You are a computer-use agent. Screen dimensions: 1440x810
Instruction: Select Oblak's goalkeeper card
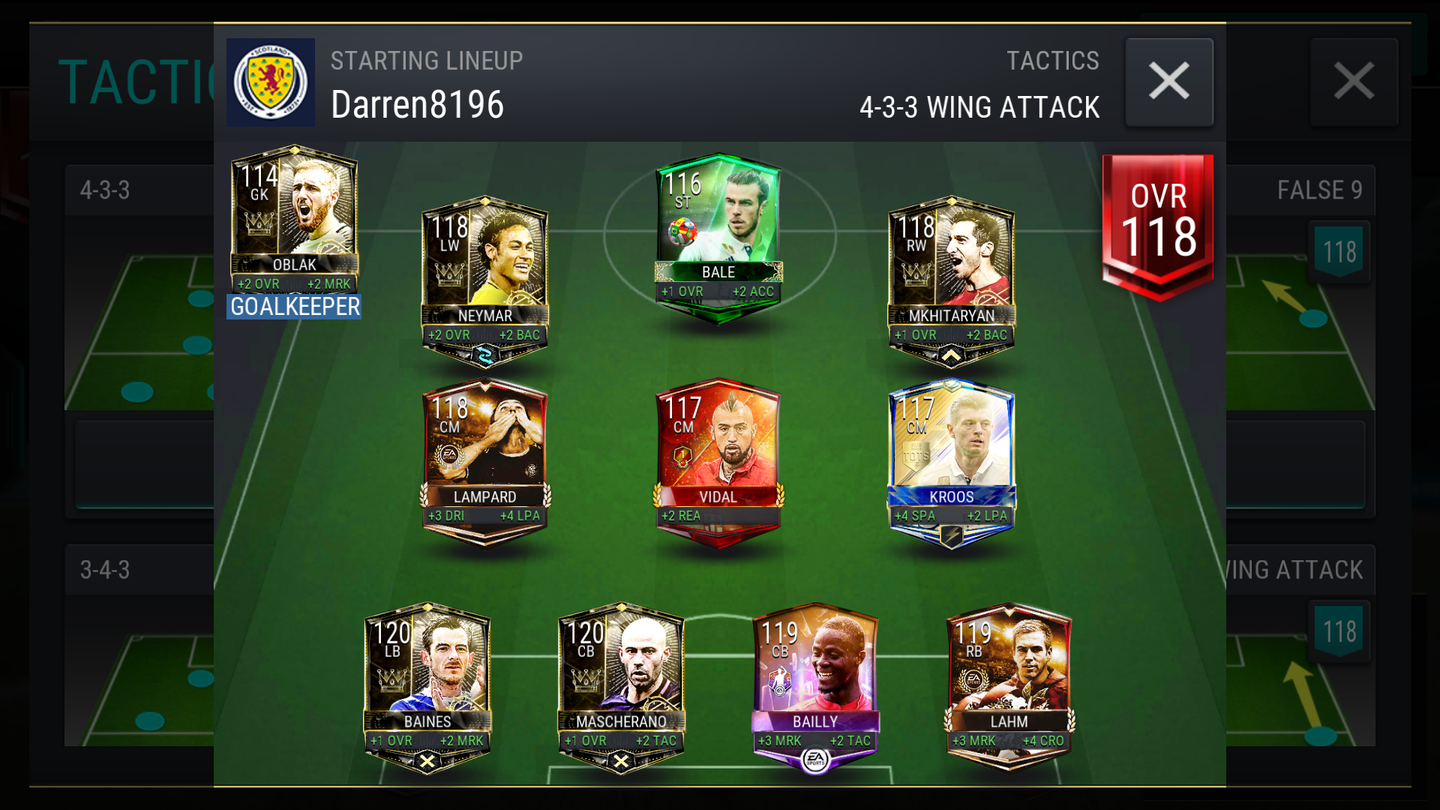coord(294,215)
